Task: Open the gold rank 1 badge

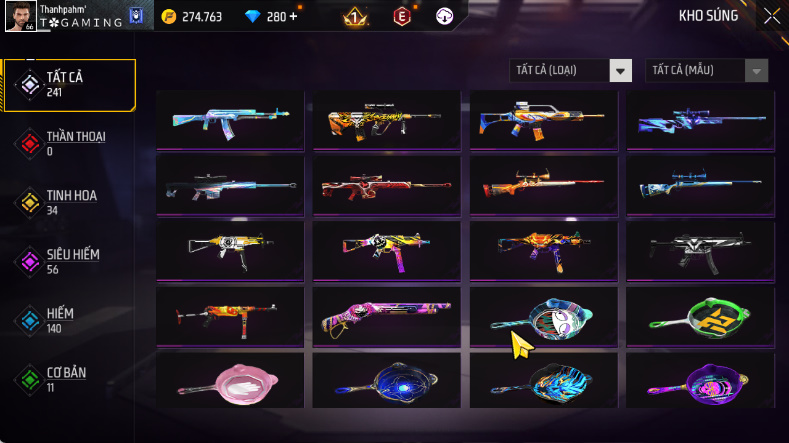Action: click(x=353, y=16)
